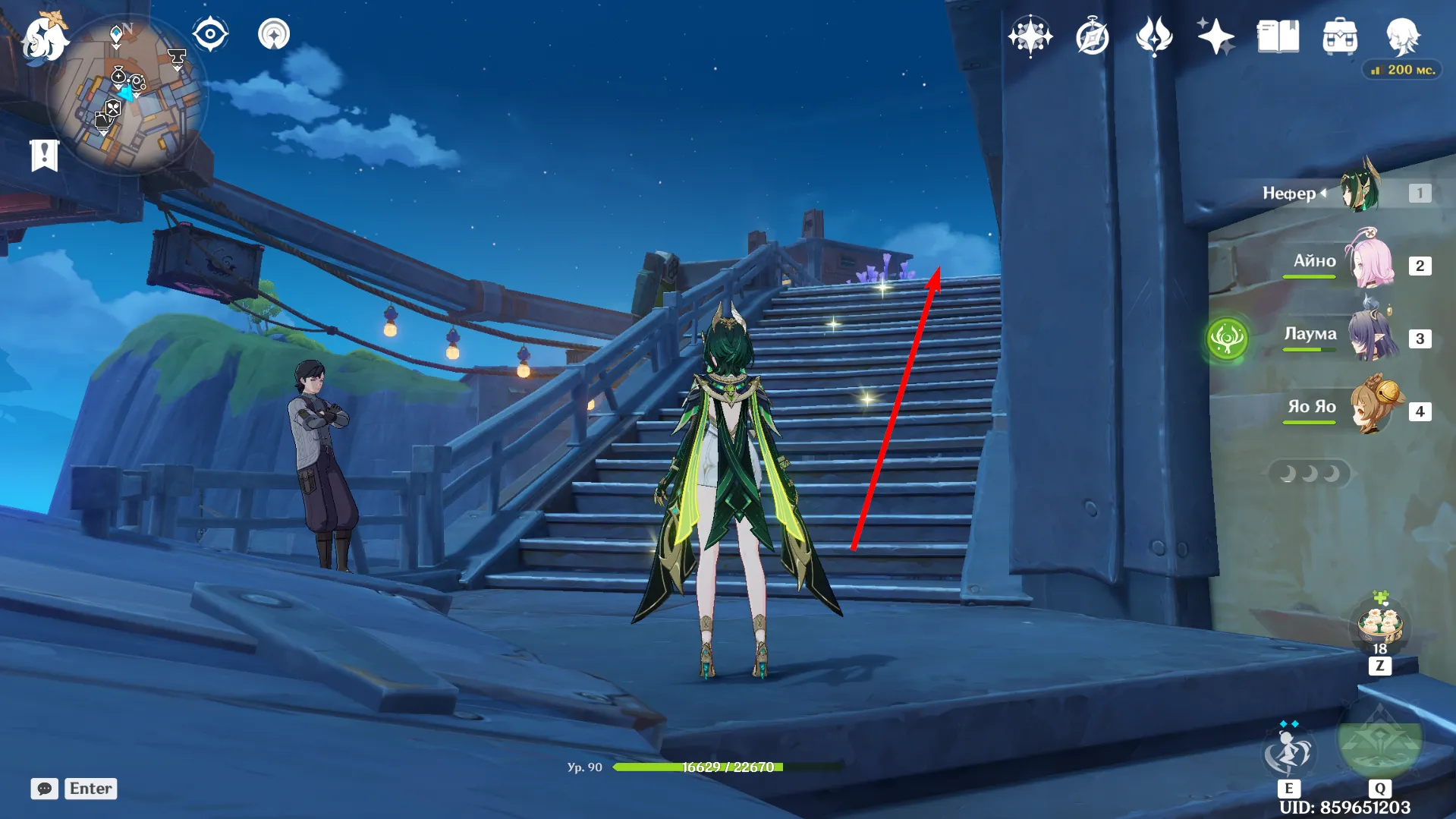The width and height of the screenshot is (1456, 819).
Task: Click the round signal icon beside the eye
Action: click(x=274, y=34)
